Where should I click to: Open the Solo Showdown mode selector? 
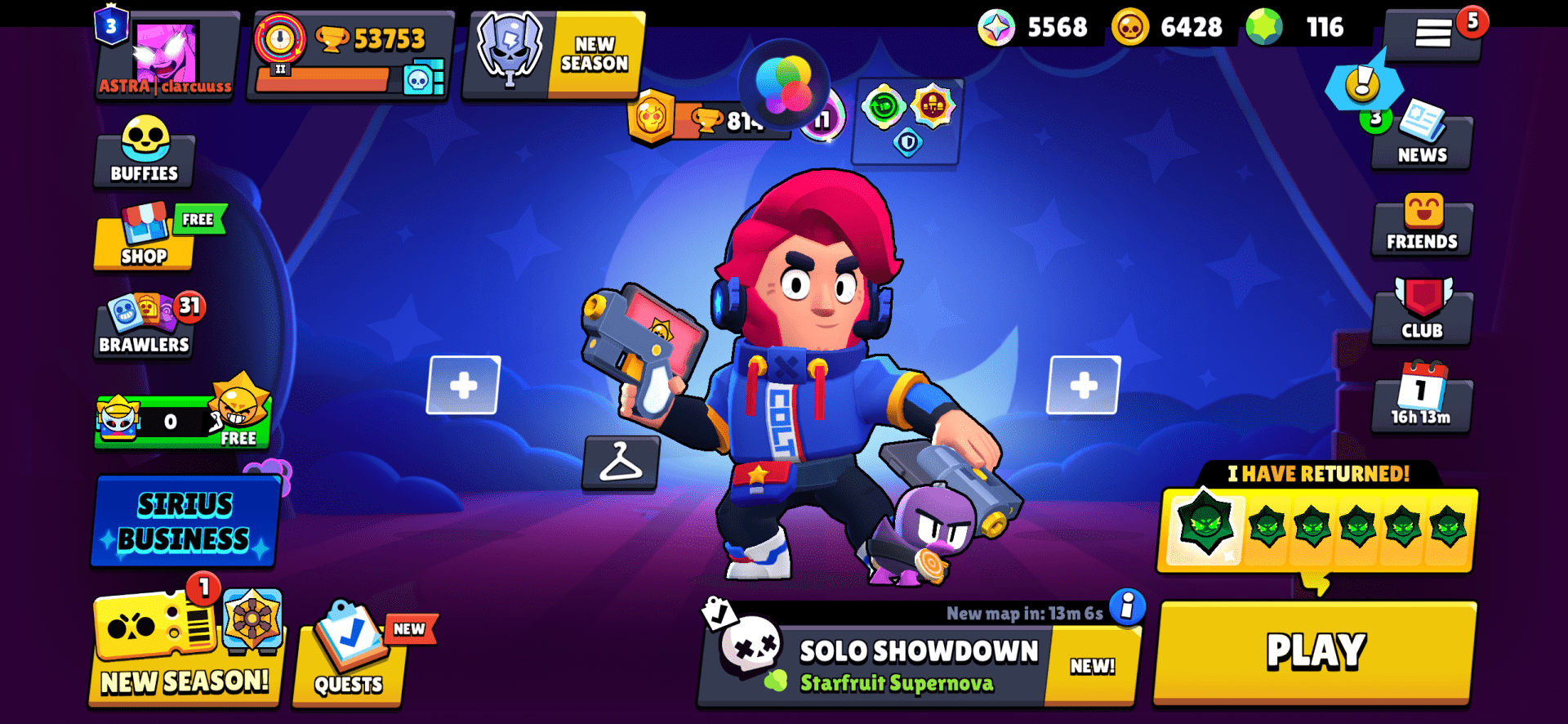[898, 654]
